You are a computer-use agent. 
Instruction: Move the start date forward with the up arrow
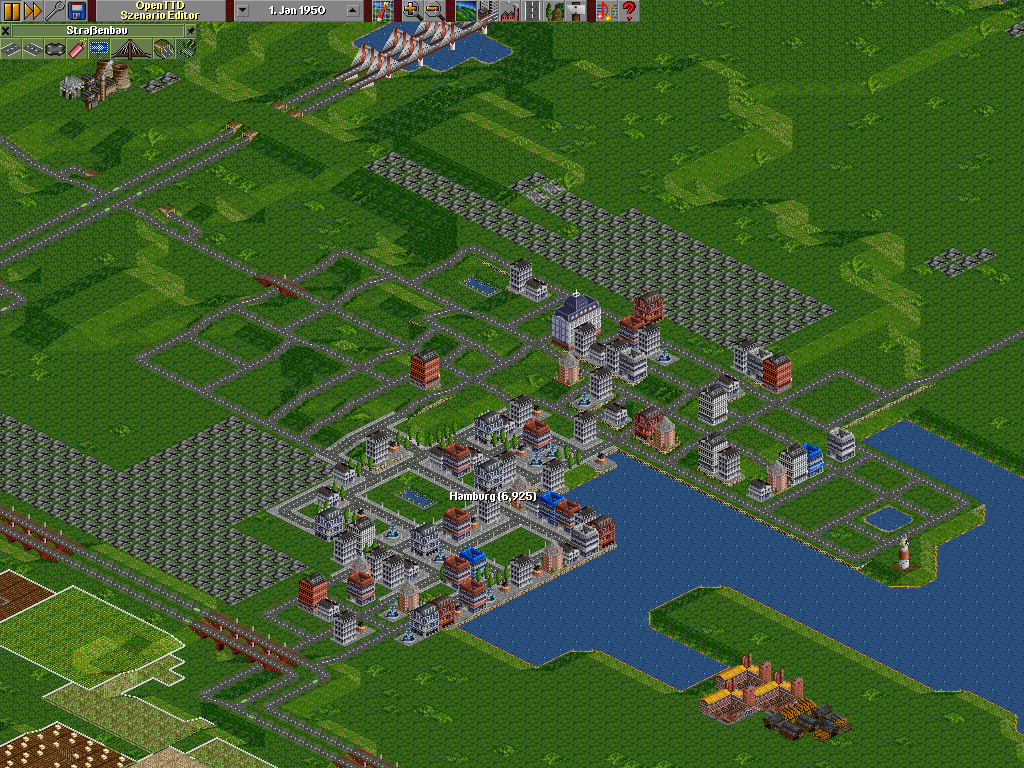point(351,11)
